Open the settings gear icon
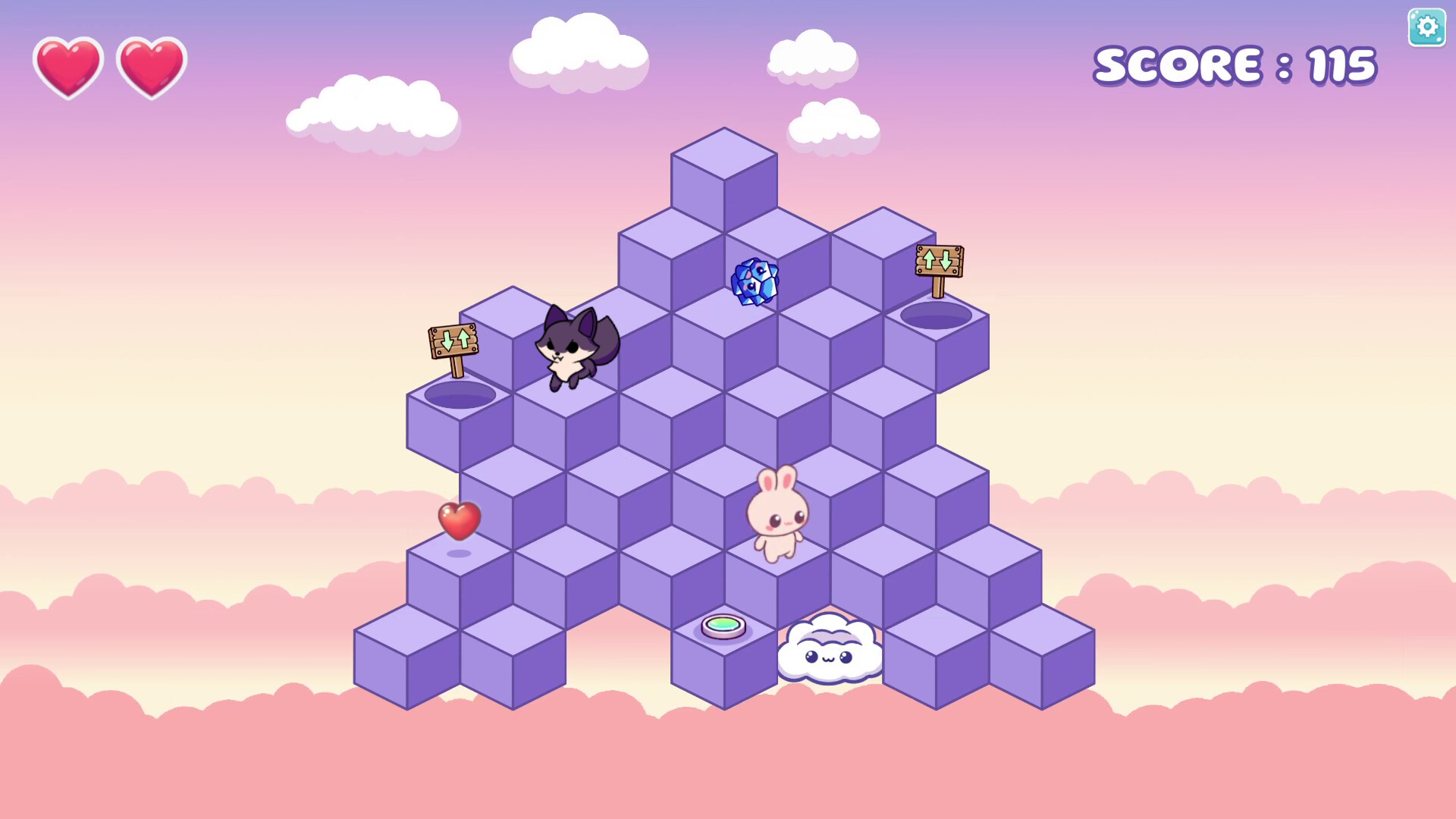Viewport: 1456px width, 819px height. click(x=1426, y=27)
